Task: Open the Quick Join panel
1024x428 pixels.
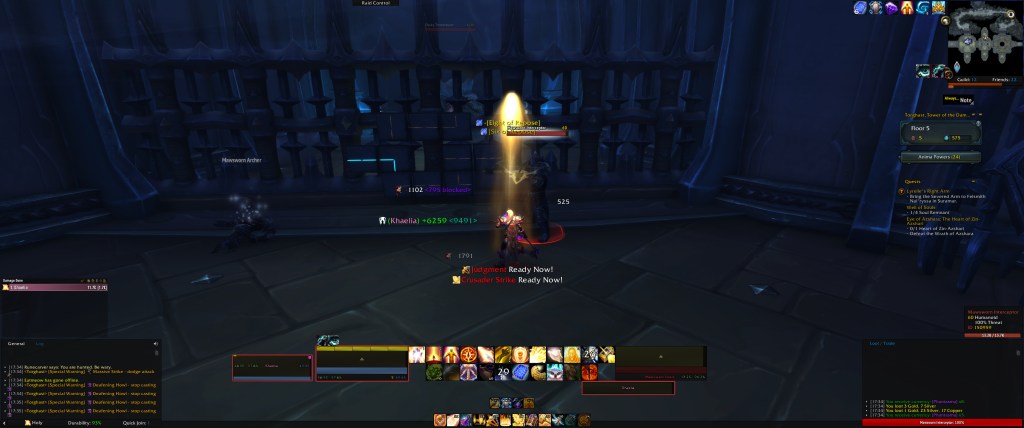Action: coord(134,422)
